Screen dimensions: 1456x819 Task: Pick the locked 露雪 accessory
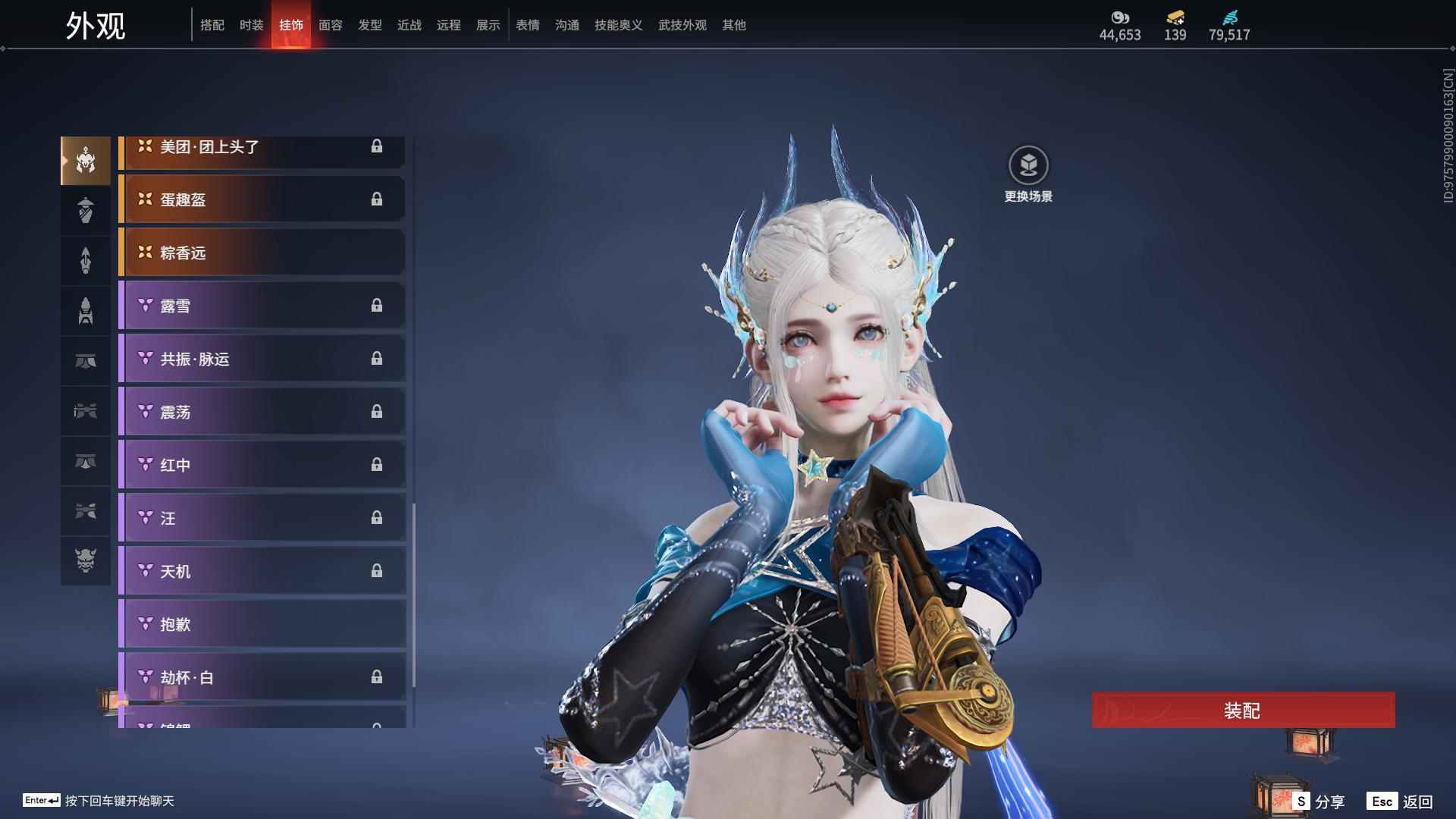(x=262, y=306)
